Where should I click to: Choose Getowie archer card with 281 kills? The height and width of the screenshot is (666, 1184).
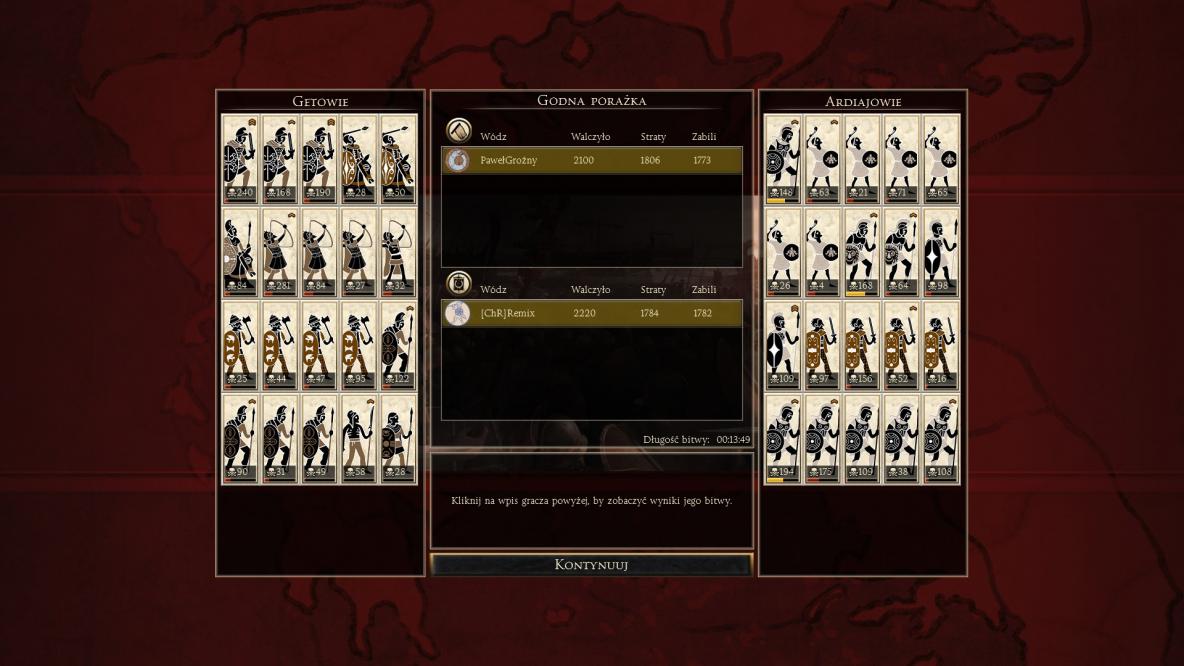point(280,251)
